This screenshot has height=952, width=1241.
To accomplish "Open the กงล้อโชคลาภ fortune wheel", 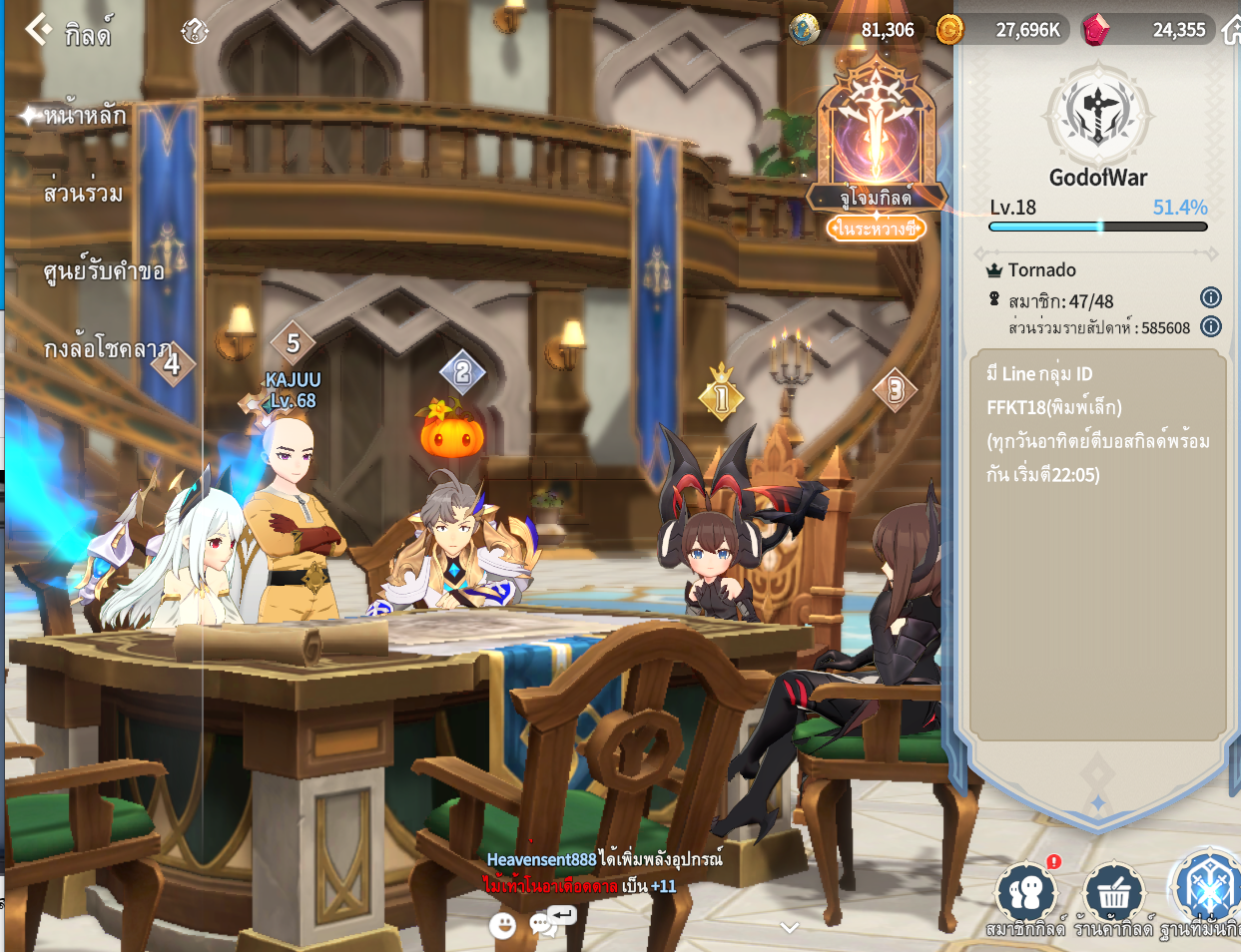I will point(107,349).
